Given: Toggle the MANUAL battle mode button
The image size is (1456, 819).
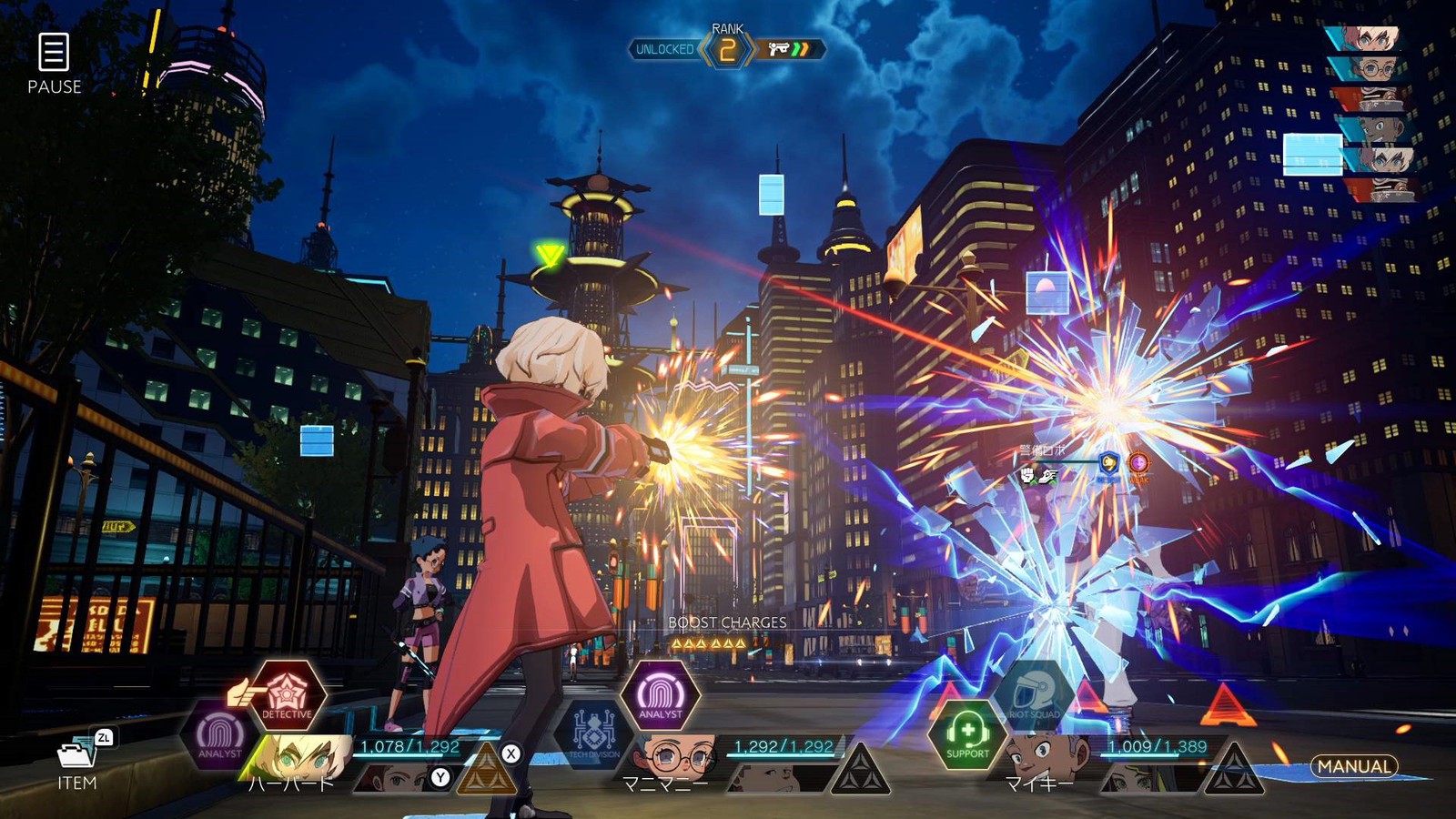Looking at the screenshot, I should [1354, 767].
